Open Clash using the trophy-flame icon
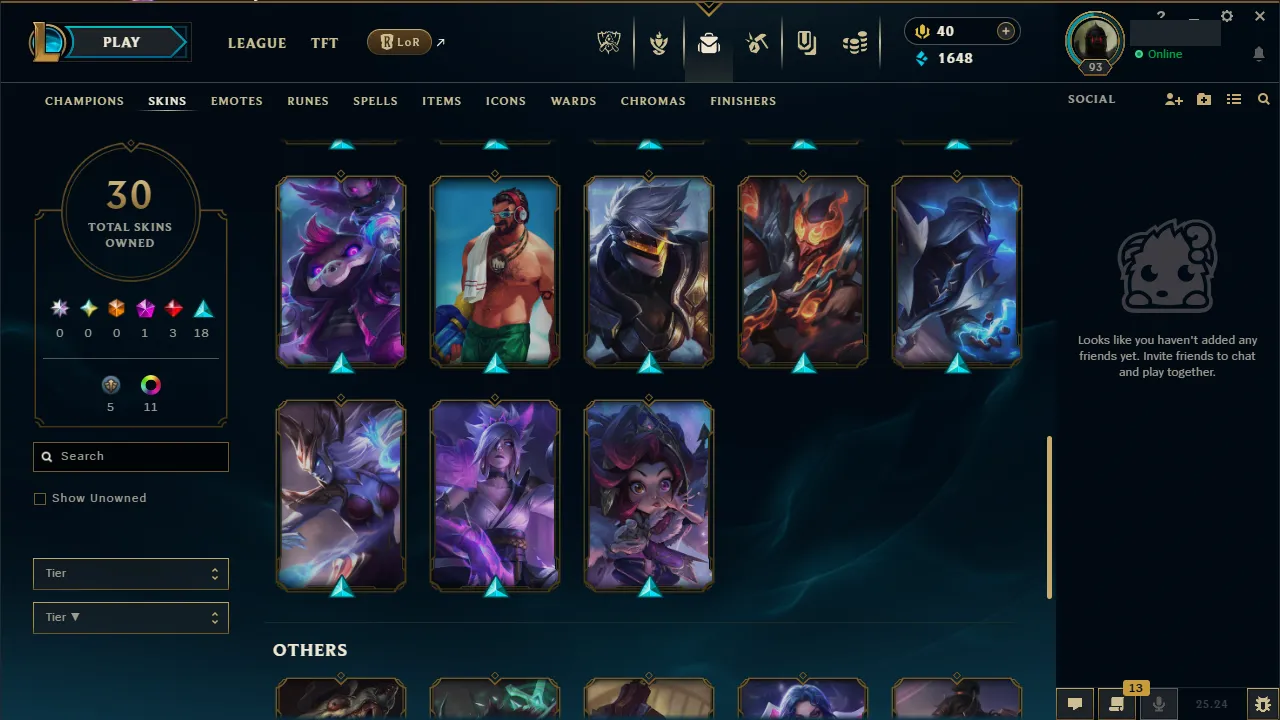 660,42
